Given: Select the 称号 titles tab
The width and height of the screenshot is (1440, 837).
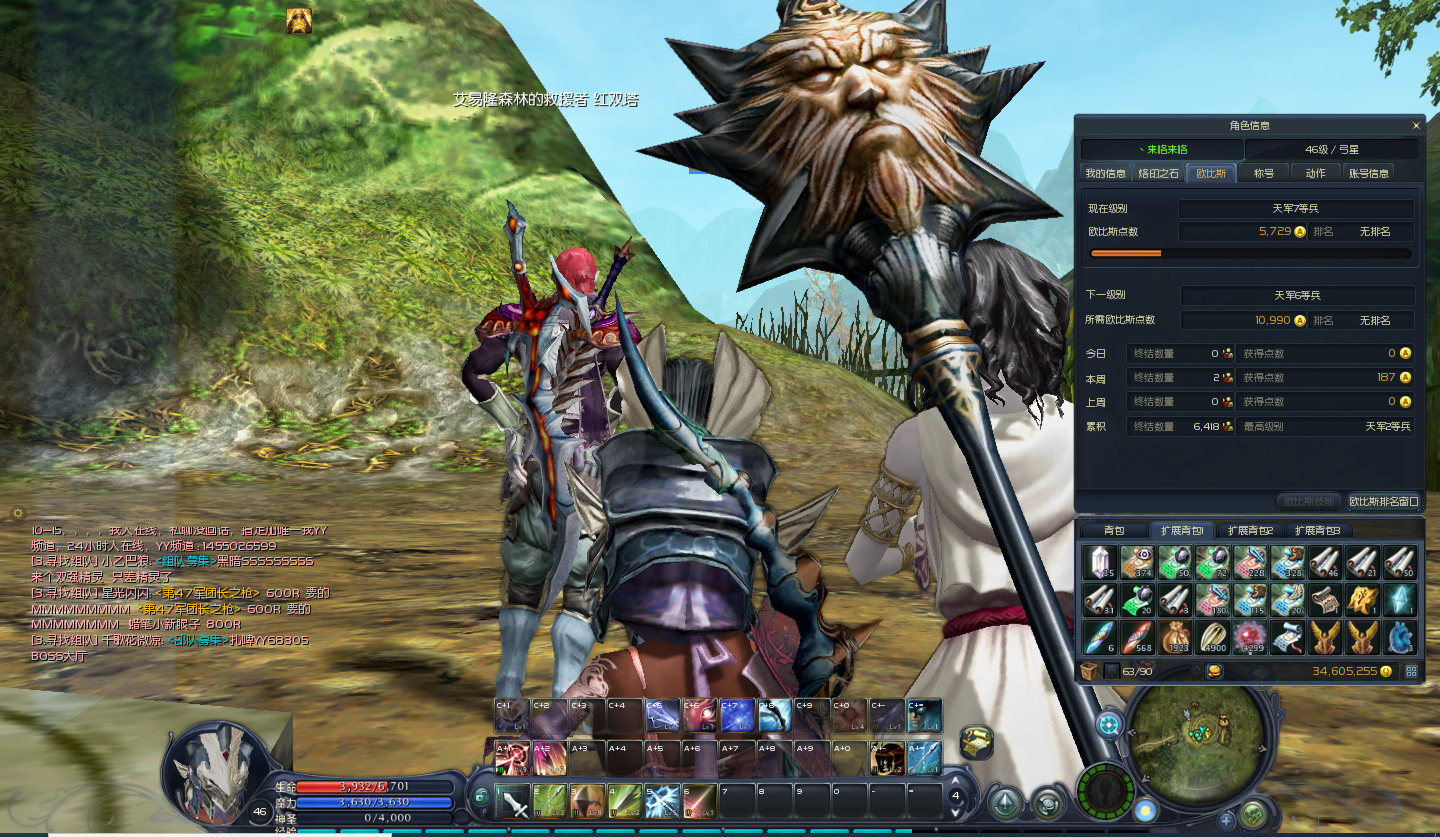Looking at the screenshot, I should pyautogui.click(x=1264, y=173).
